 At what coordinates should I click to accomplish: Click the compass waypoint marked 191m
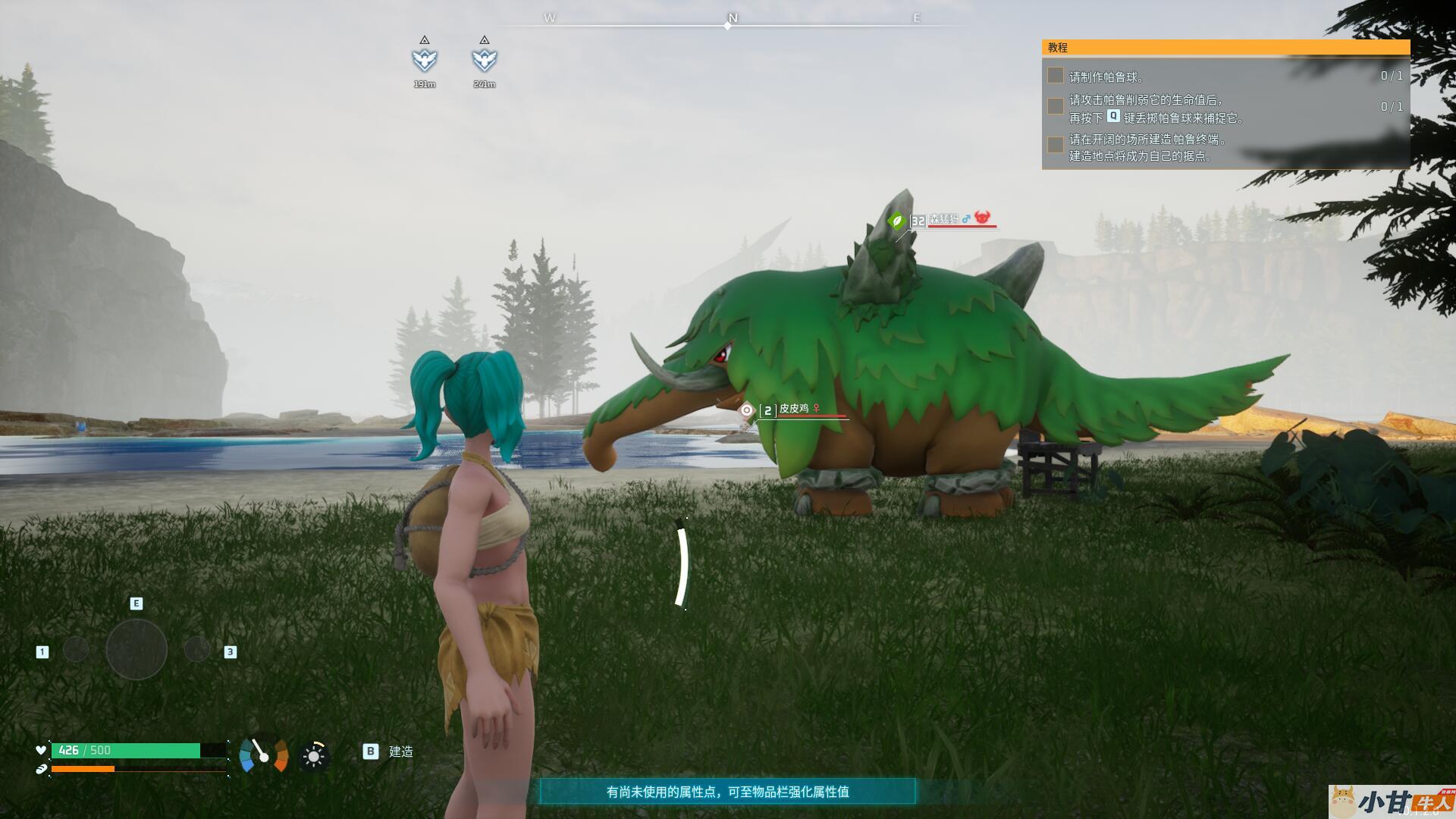click(x=425, y=59)
